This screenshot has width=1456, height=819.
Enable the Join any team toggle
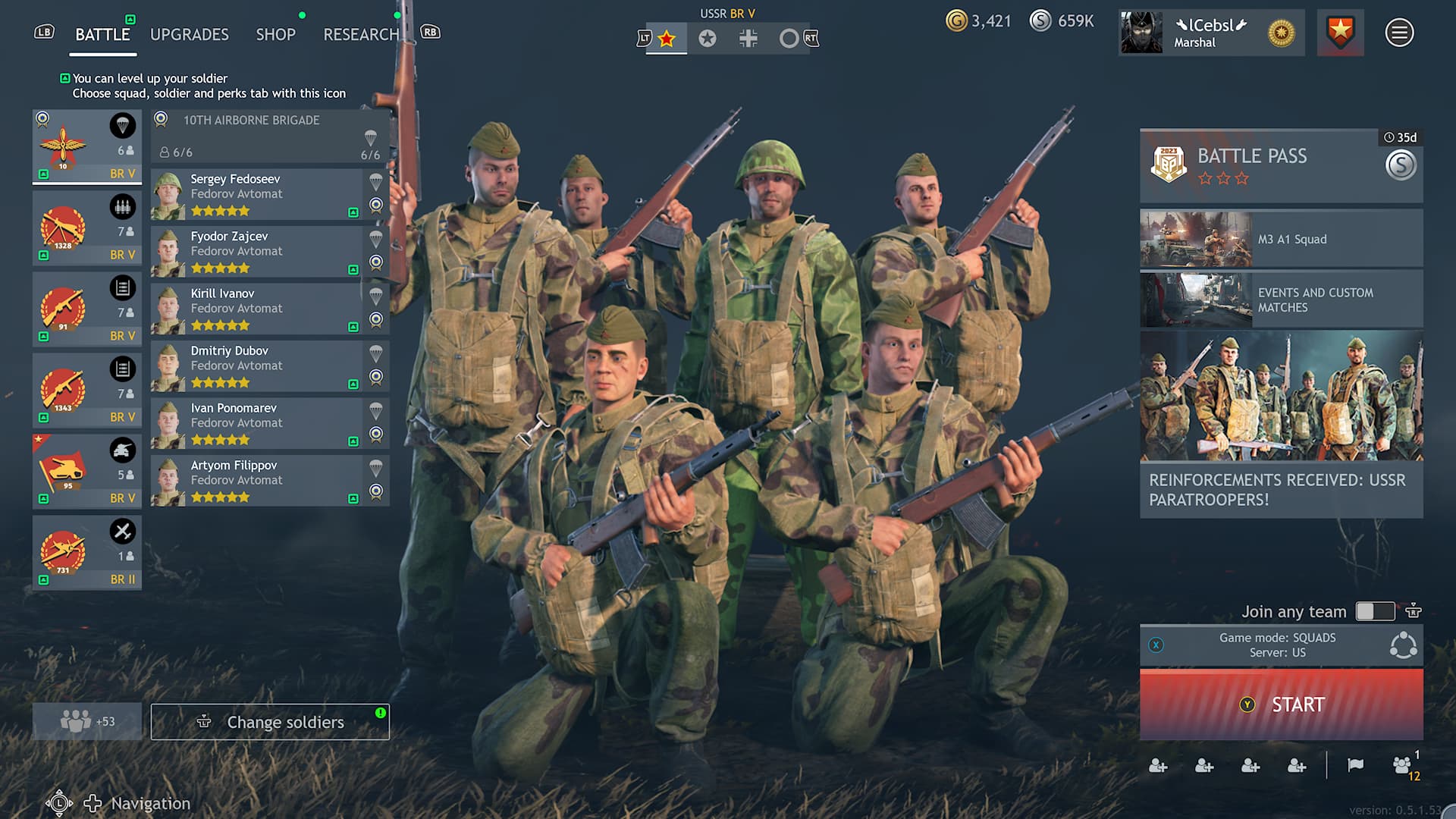coord(1377,611)
